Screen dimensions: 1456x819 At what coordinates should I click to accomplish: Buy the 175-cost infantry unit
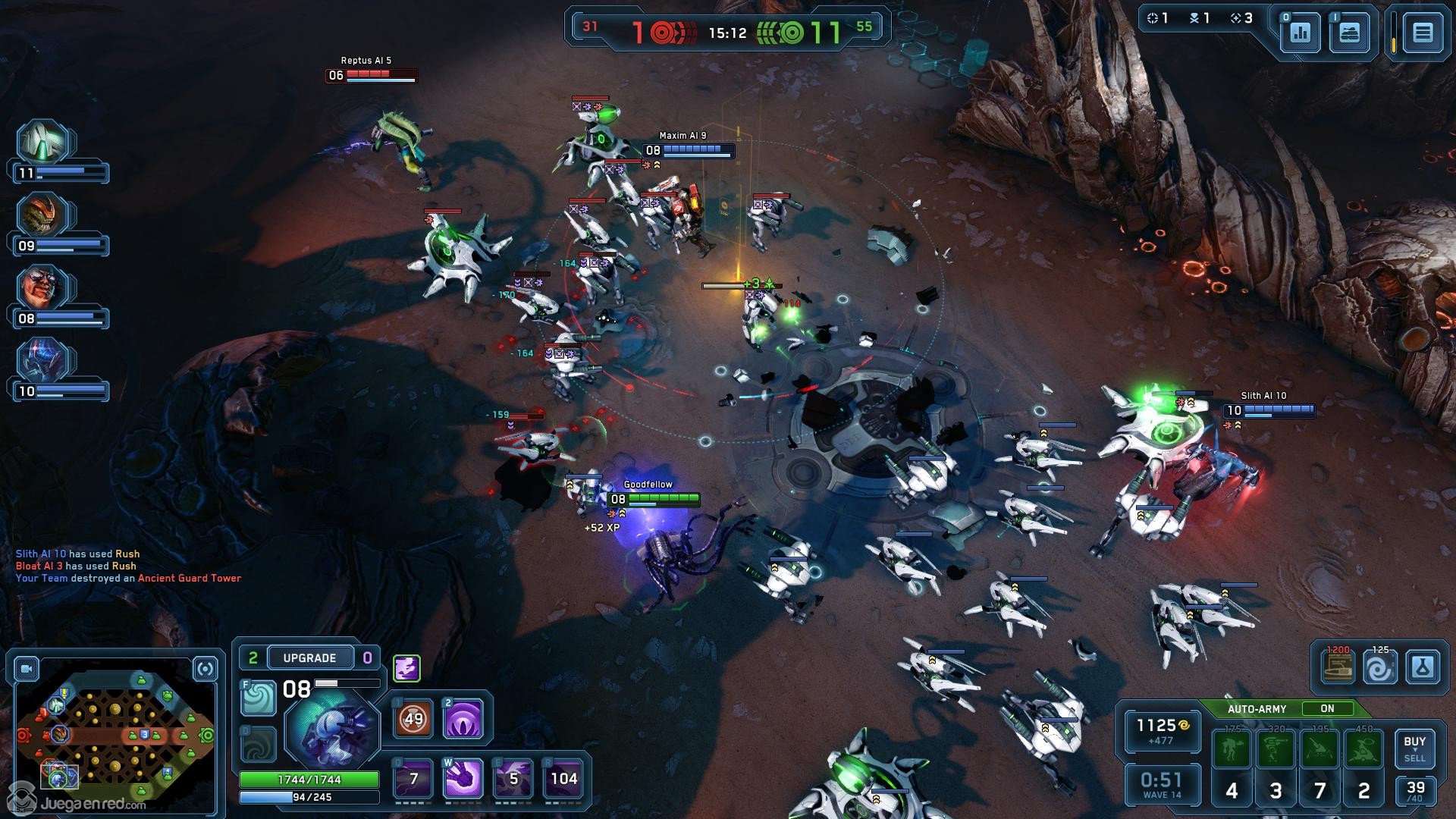tap(1232, 750)
